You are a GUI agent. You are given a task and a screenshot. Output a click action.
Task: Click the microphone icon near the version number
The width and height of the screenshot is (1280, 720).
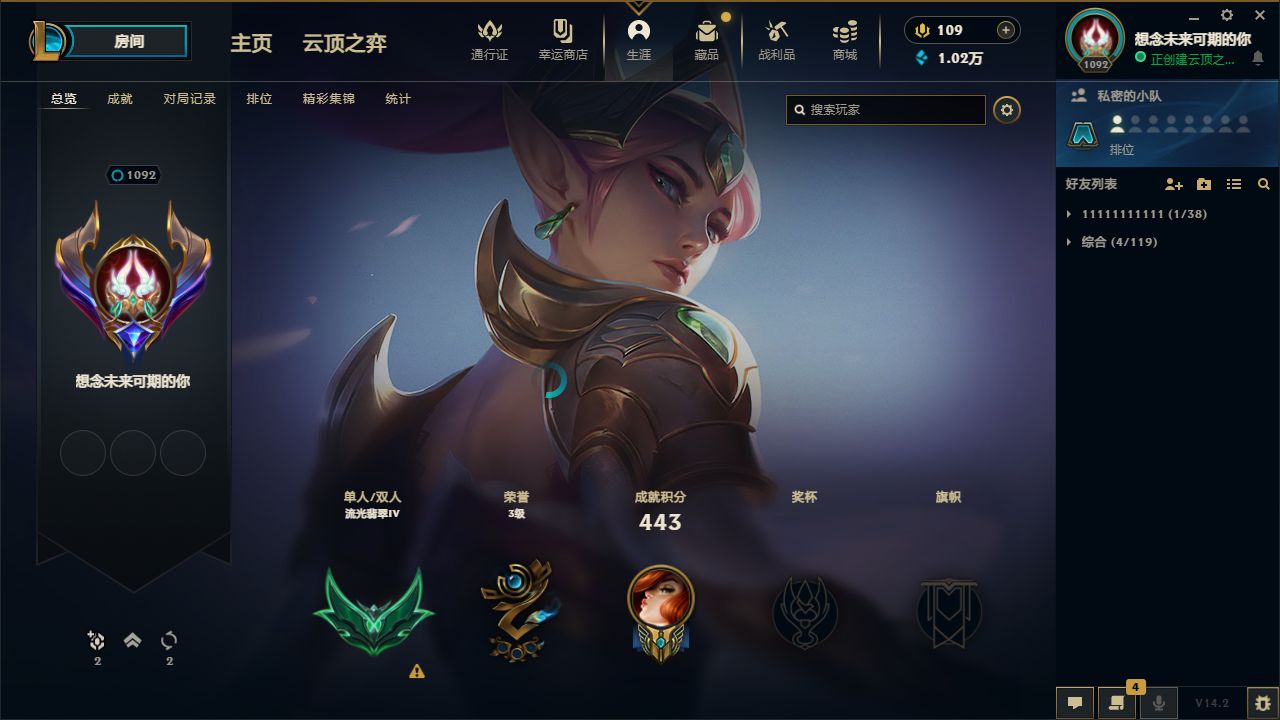pyautogui.click(x=1158, y=701)
